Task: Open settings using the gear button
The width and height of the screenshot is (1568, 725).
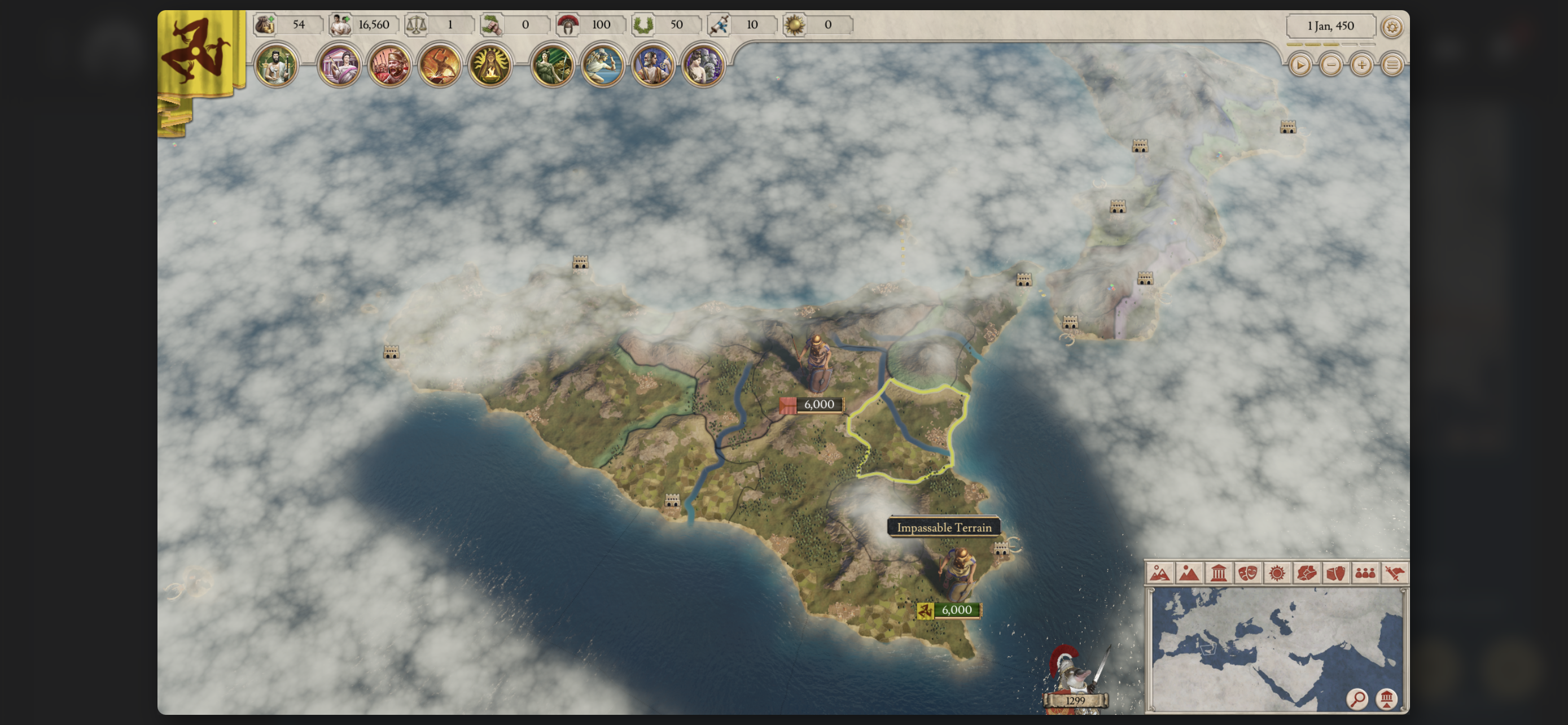Action: [x=1392, y=27]
